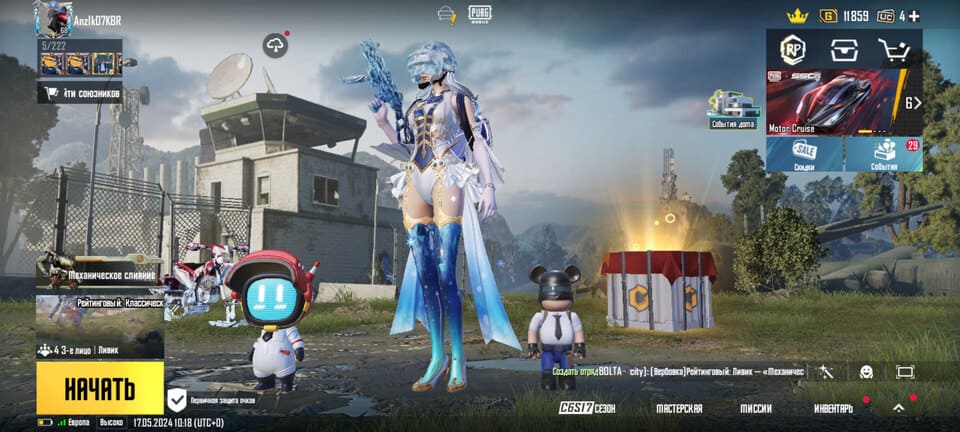Screen dimensions: 960x432
Task: Open the emote smiley face icon
Action: pos(866,372)
